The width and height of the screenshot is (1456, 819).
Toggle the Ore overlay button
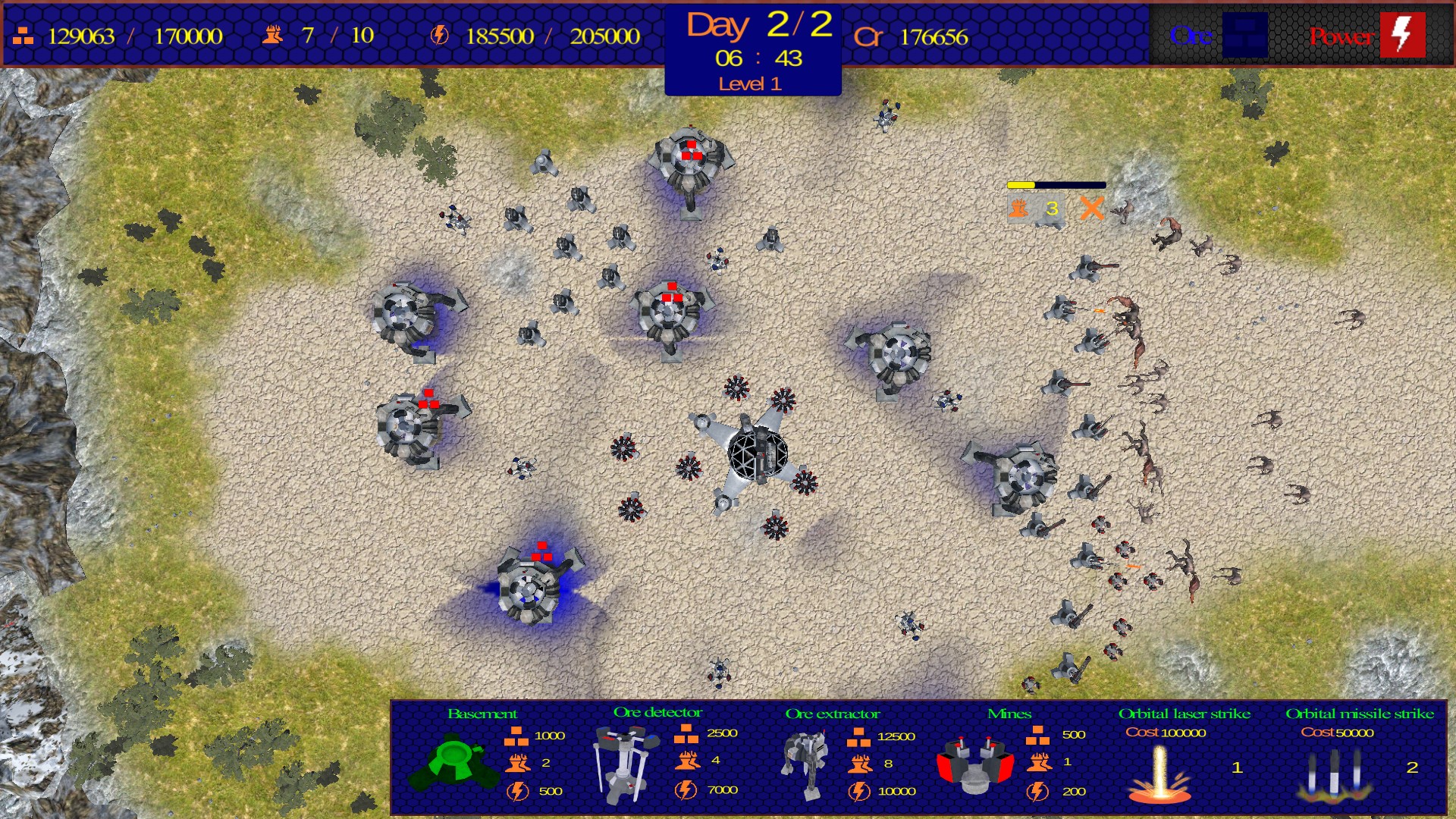tap(1244, 35)
